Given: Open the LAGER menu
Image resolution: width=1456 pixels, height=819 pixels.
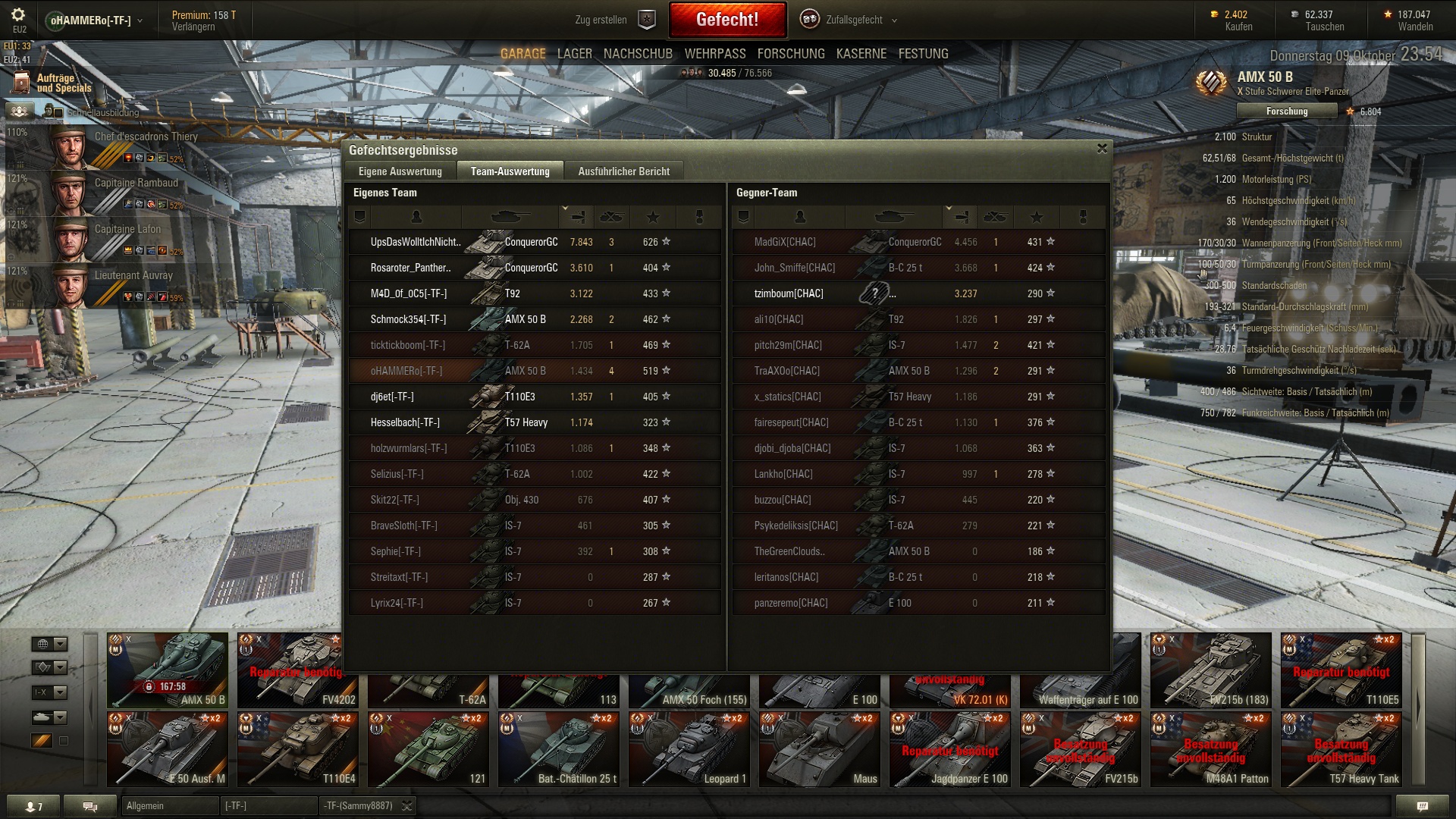Looking at the screenshot, I should pyautogui.click(x=574, y=54).
